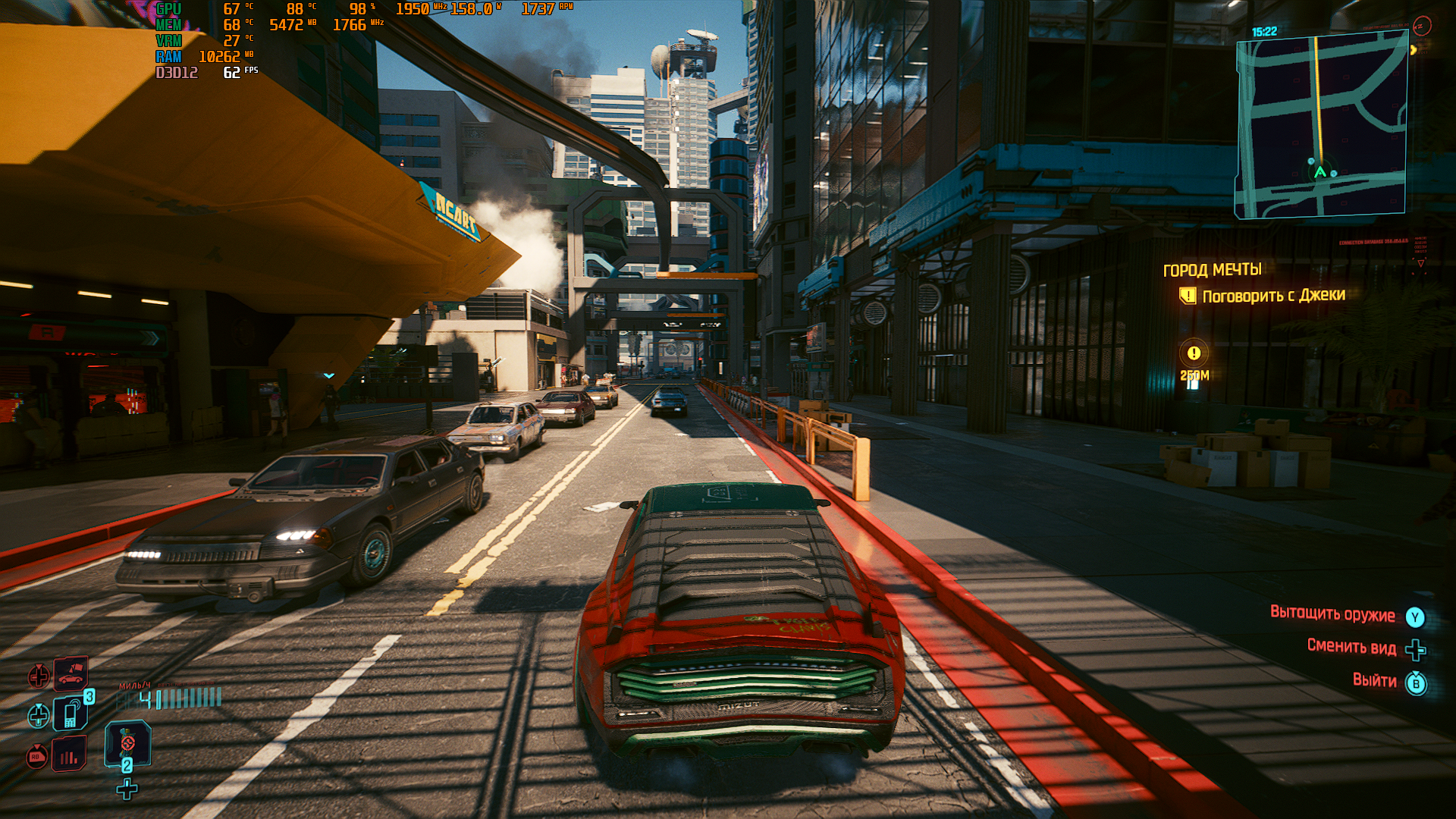Click the yellow 250M objective waypoint marker
Viewport: 1456px width, 819px height.
1194,353
